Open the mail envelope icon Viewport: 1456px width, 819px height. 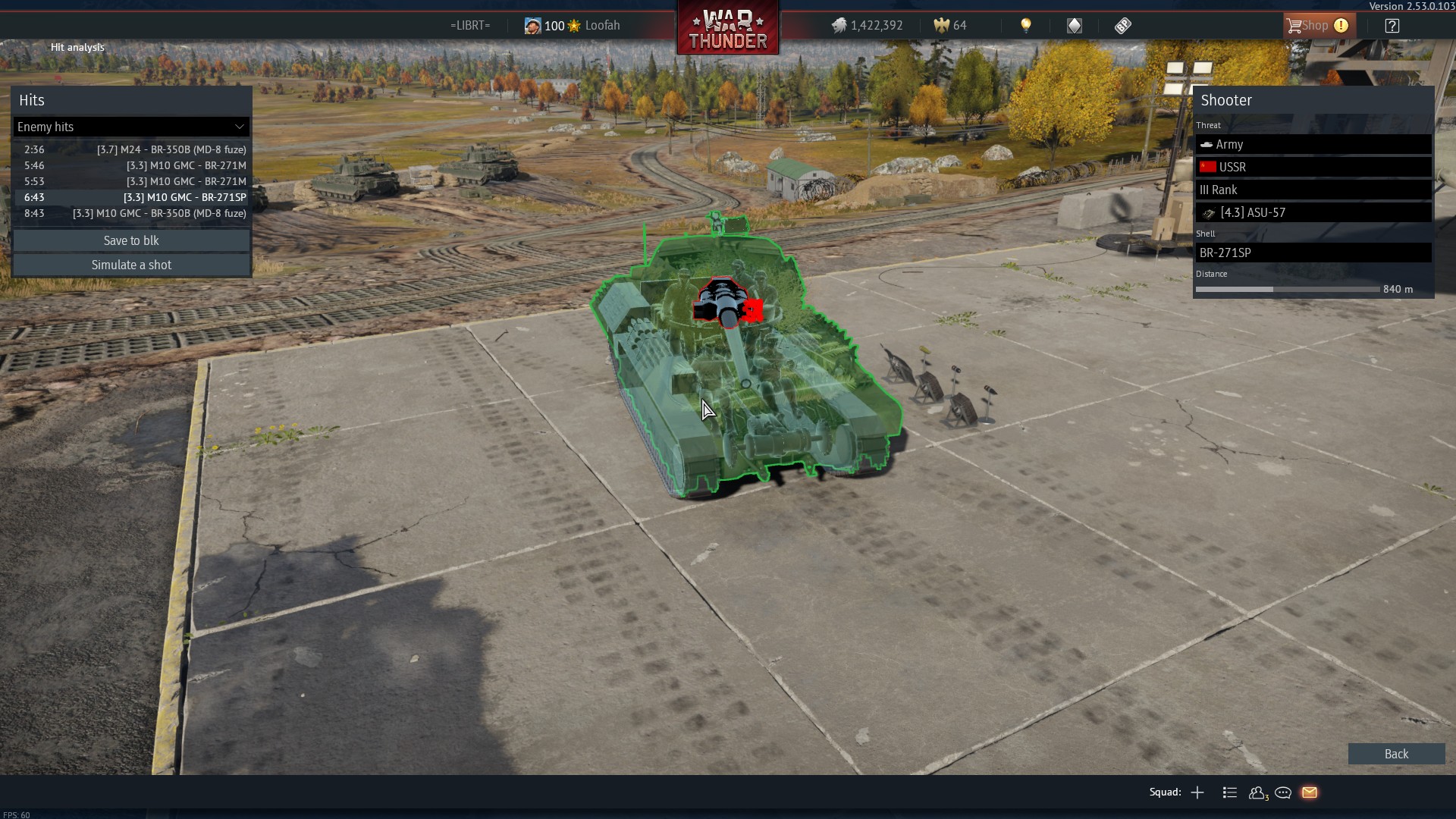(1310, 792)
